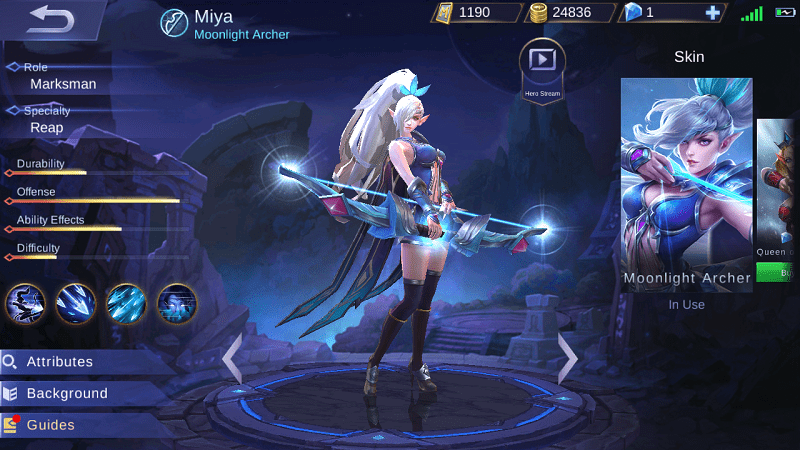This screenshot has width=800, height=450.
Task: Go back using the return arrow
Action: (50, 18)
